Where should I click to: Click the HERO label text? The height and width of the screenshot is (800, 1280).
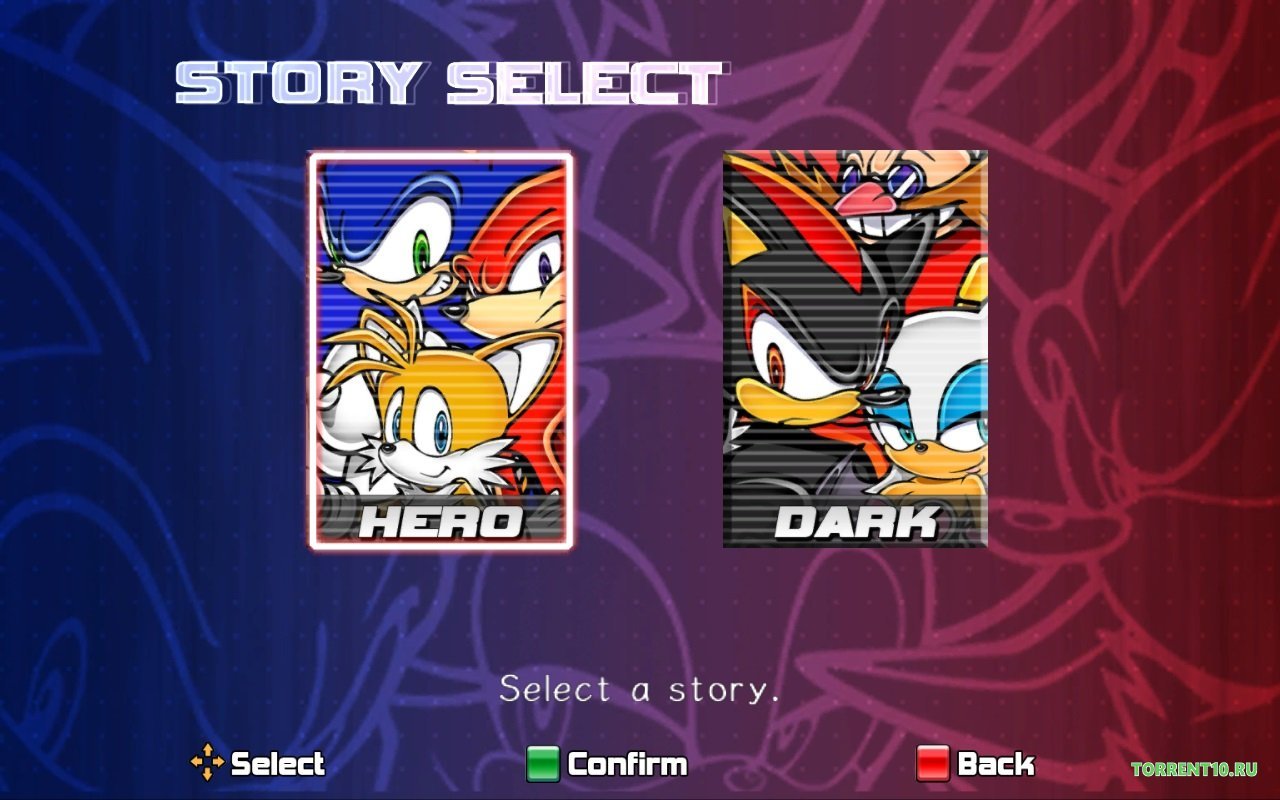[441, 521]
